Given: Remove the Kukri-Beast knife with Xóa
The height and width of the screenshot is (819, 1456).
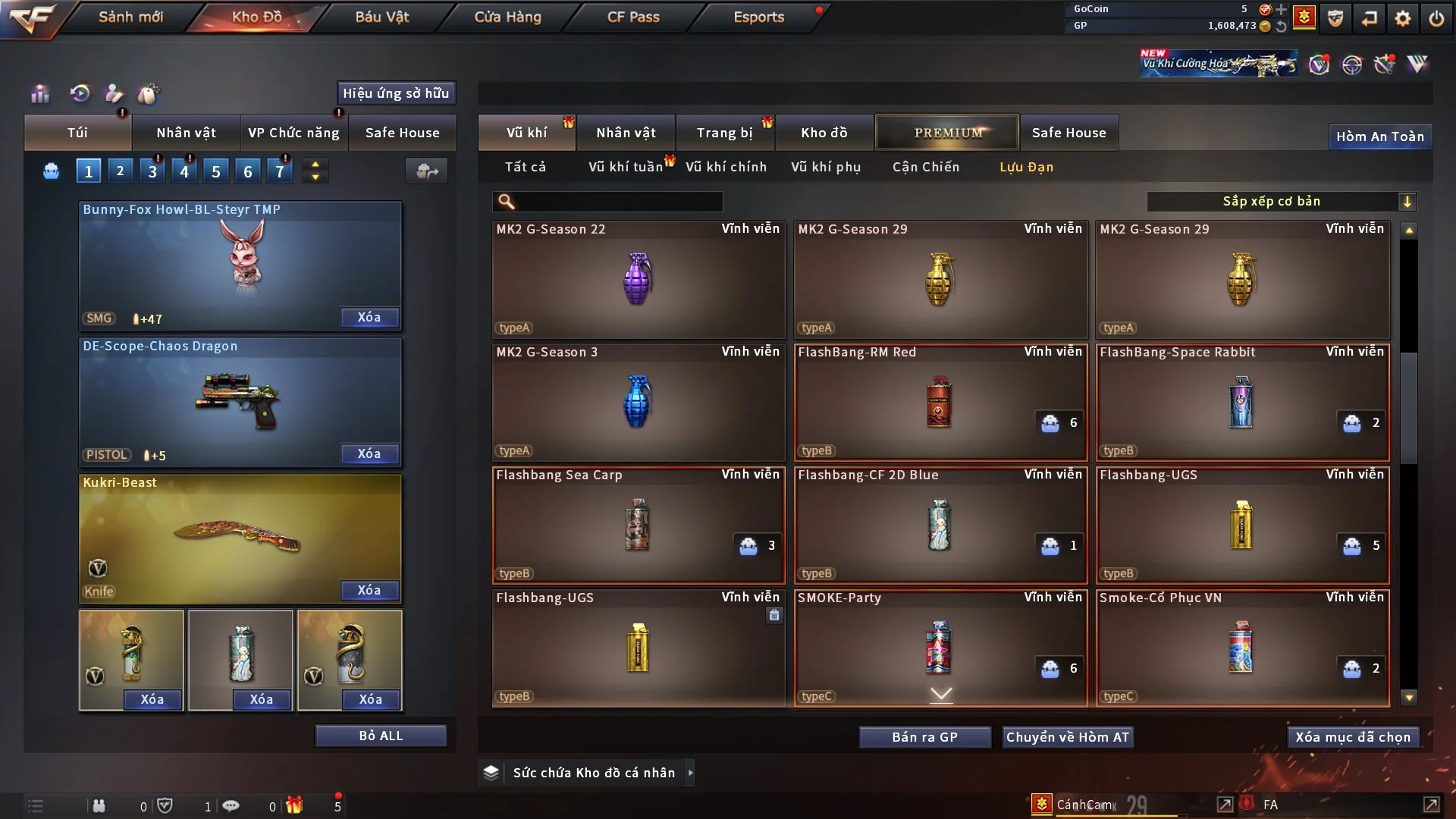Looking at the screenshot, I should click(x=369, y=590).
